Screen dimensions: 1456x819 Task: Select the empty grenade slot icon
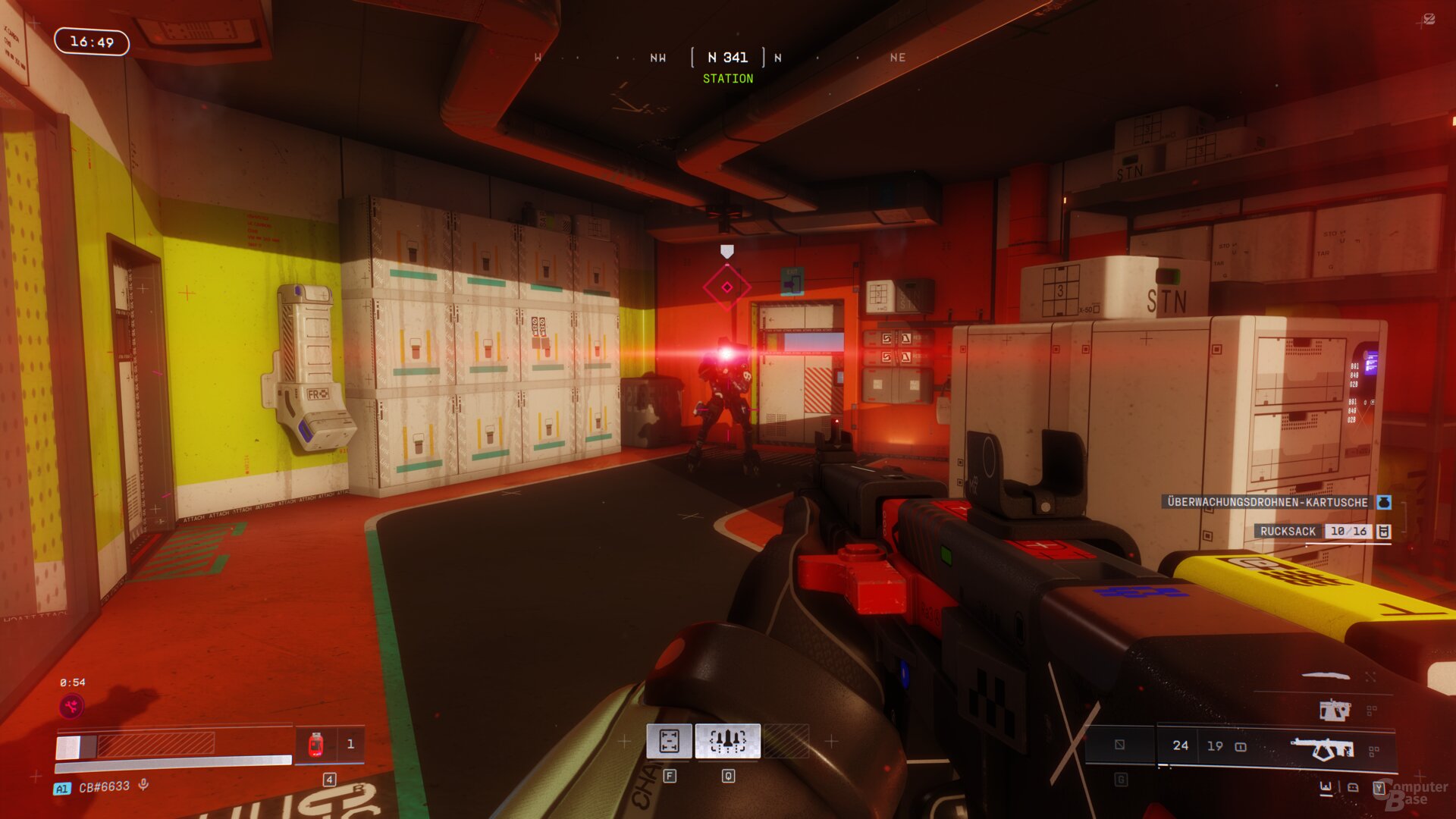1119,745
